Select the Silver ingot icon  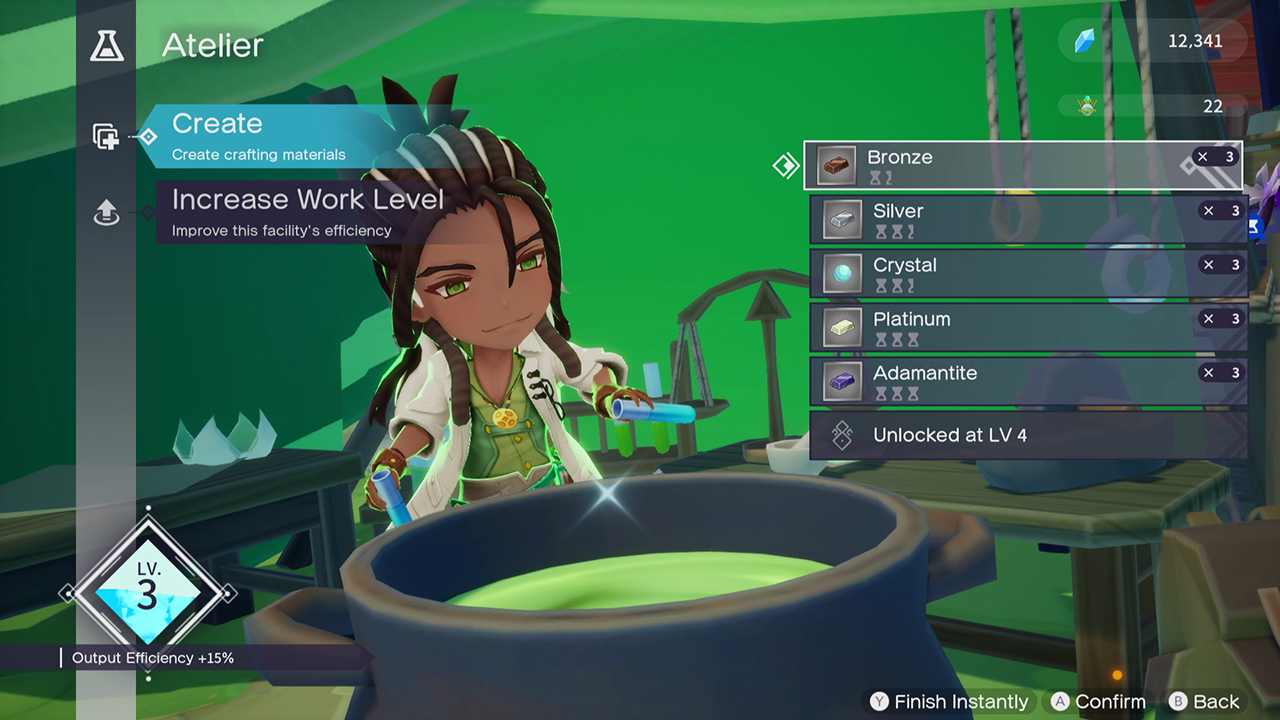pyautogui.click(x=842, y=219)
